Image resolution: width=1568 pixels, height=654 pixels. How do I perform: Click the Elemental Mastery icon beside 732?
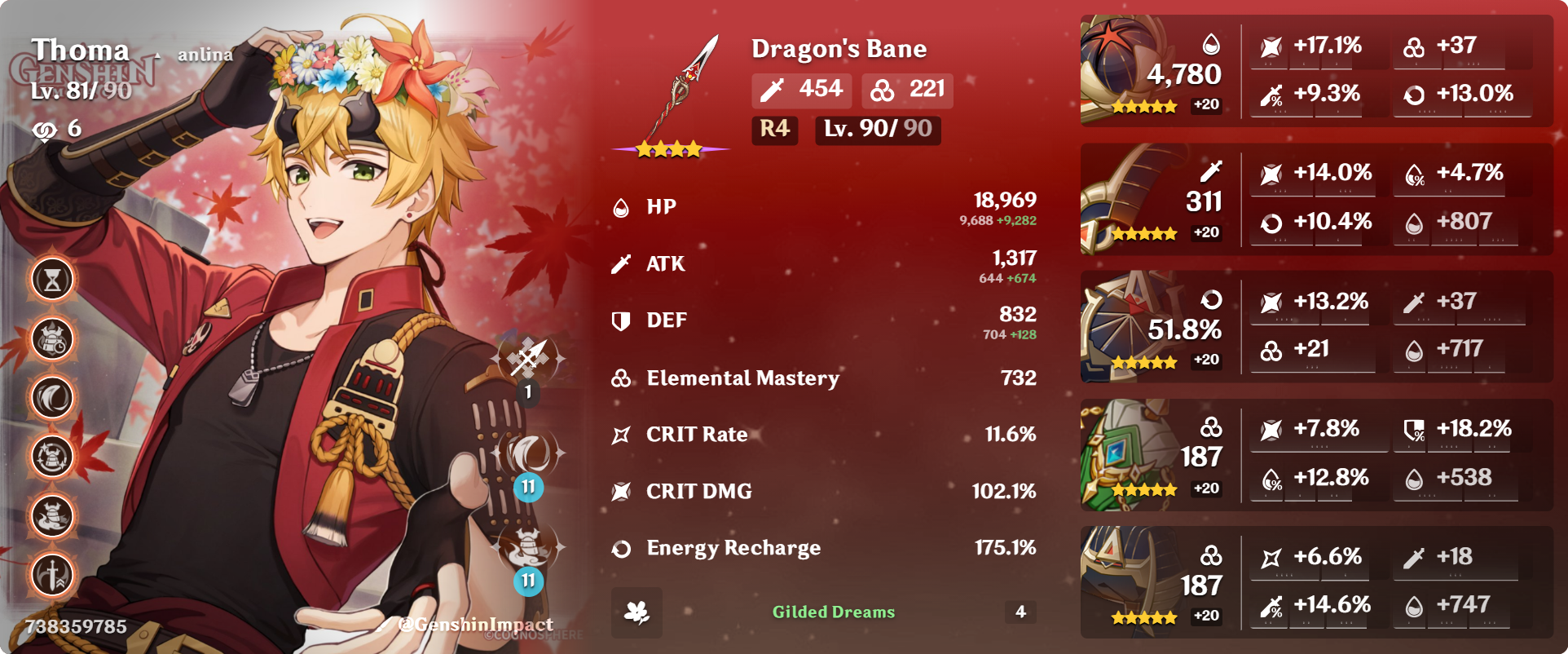click(x=621, y=378)
